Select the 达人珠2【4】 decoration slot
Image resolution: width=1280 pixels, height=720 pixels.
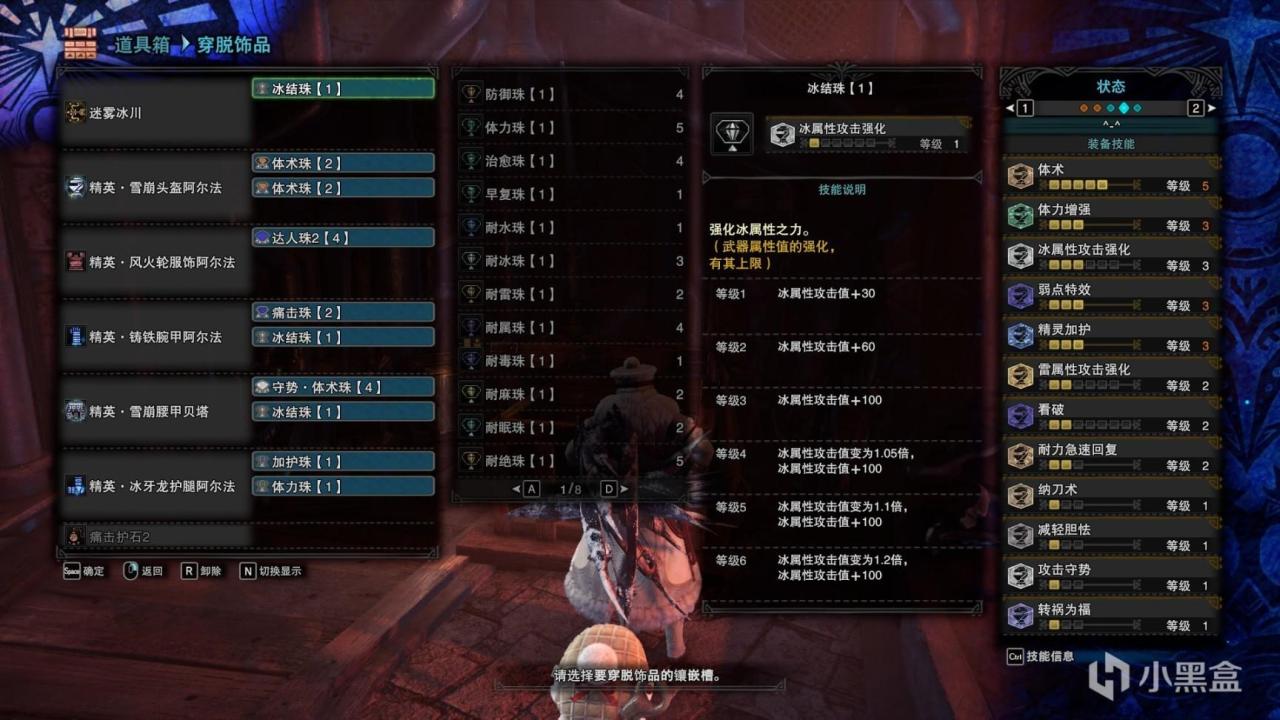pos(343,238)
